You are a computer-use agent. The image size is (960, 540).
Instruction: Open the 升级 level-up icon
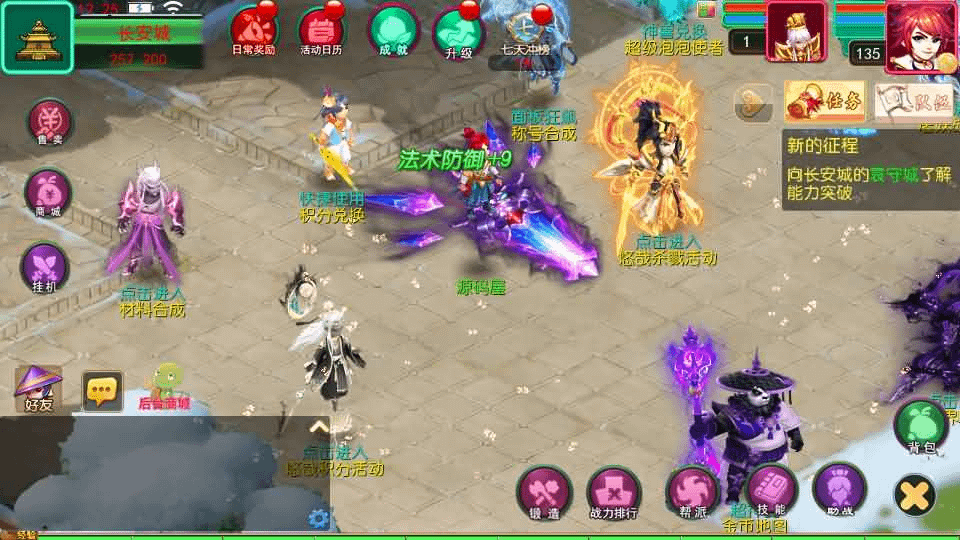(x=459, y=31)
